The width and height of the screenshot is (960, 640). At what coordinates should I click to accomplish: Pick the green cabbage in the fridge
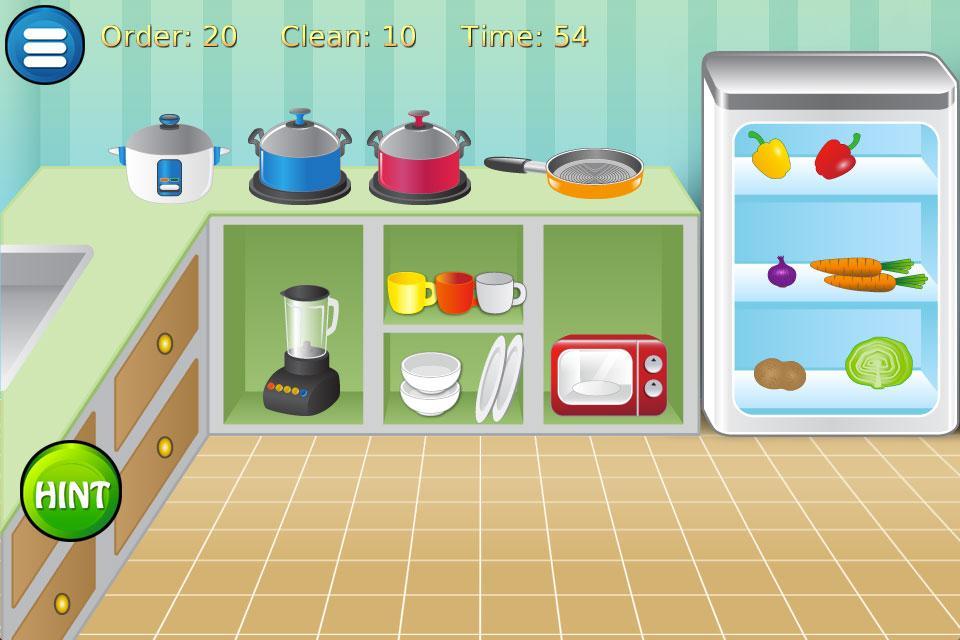coord(878,362)
